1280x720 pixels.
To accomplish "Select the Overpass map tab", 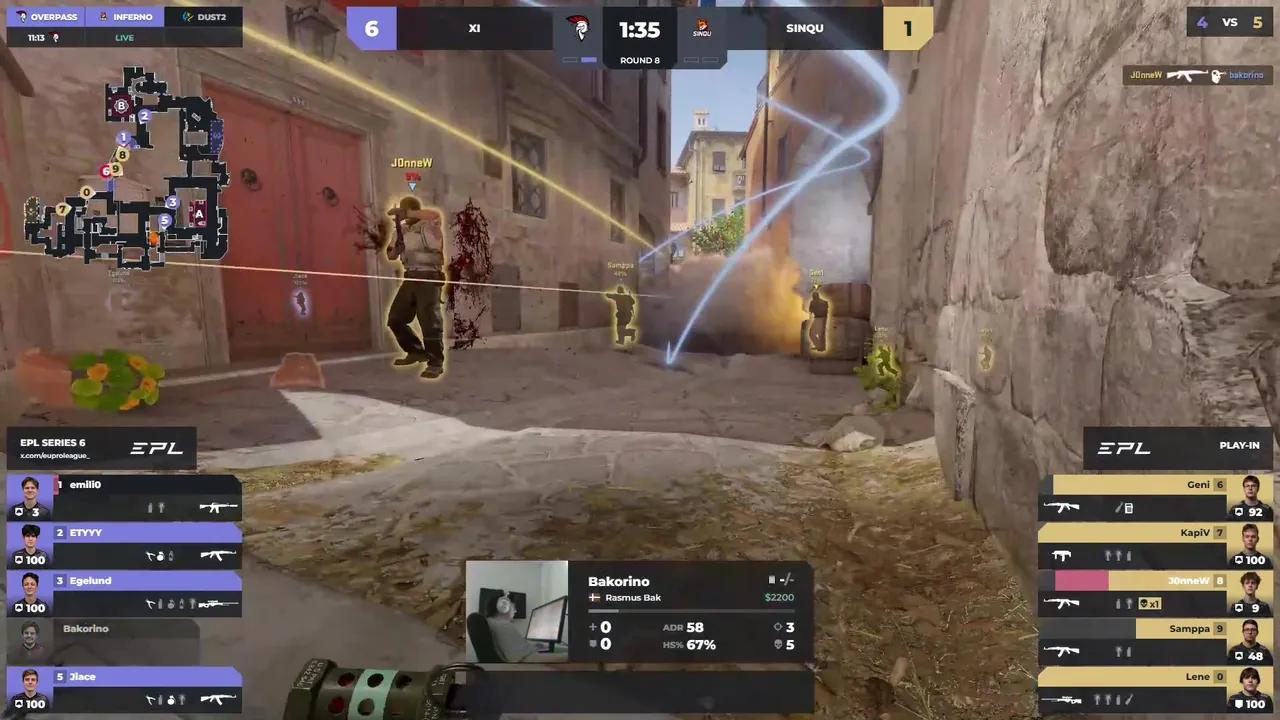I will pos(46,17).
